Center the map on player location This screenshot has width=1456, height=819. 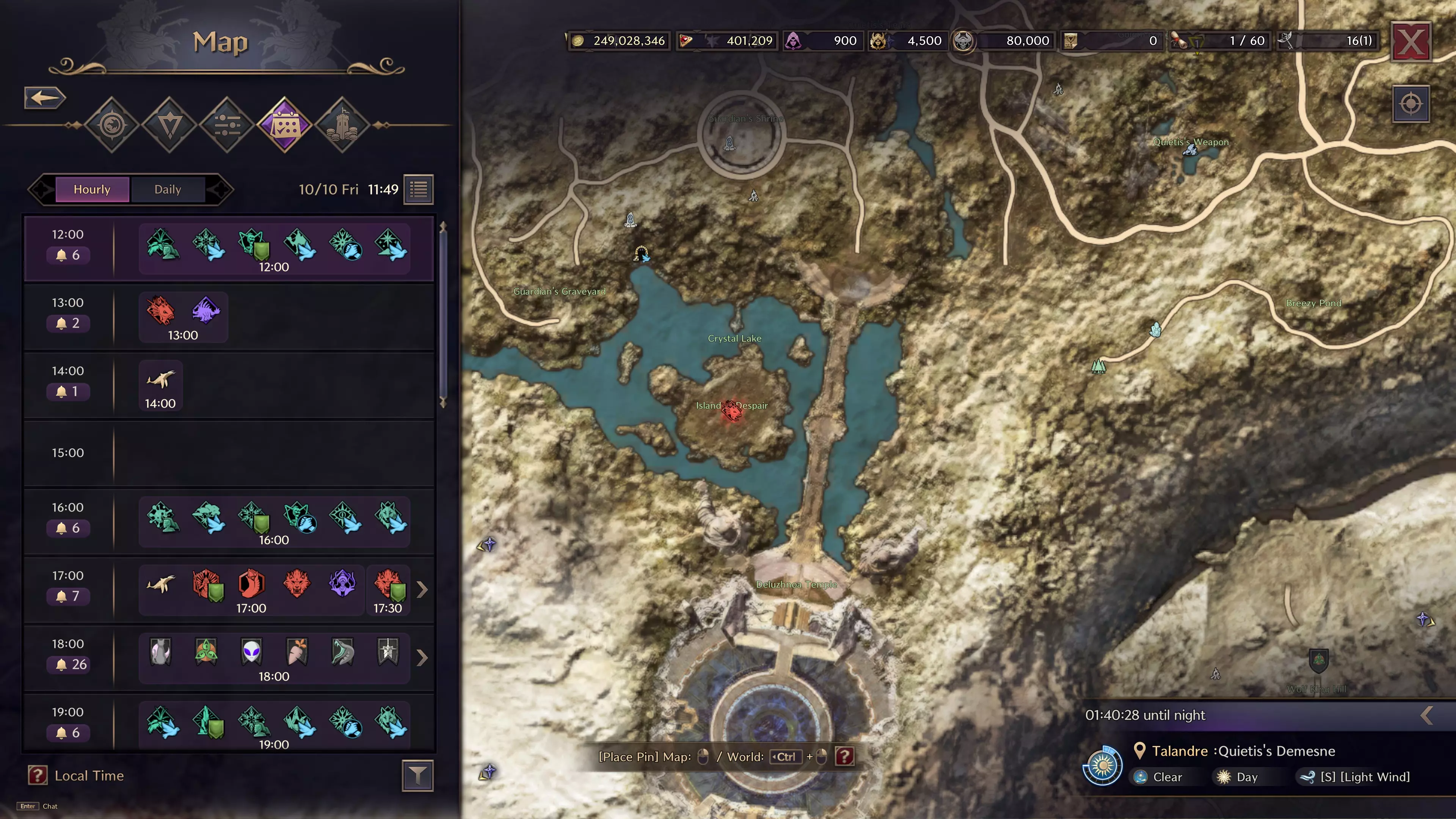tap(1411, 104)
